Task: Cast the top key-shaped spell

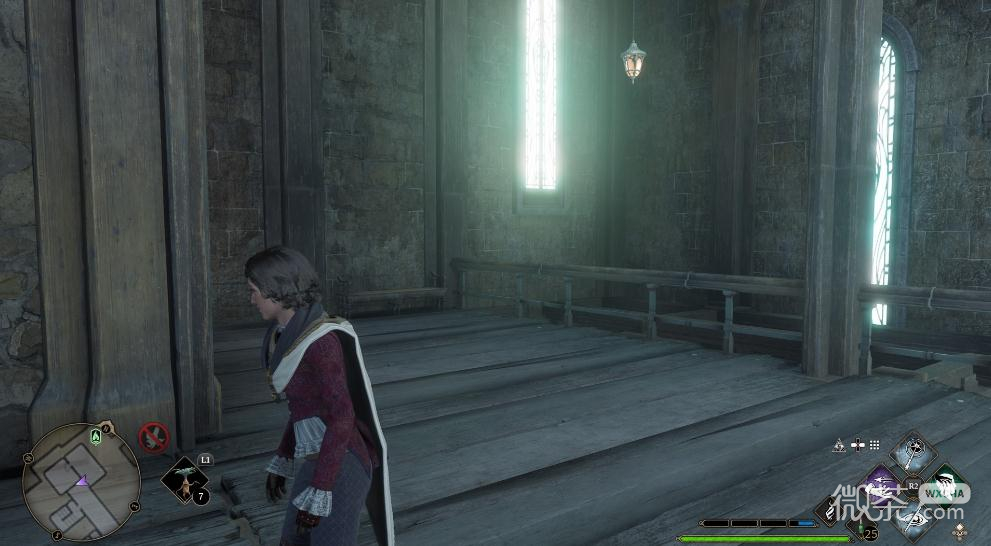Action: click(x=913, y=453)
